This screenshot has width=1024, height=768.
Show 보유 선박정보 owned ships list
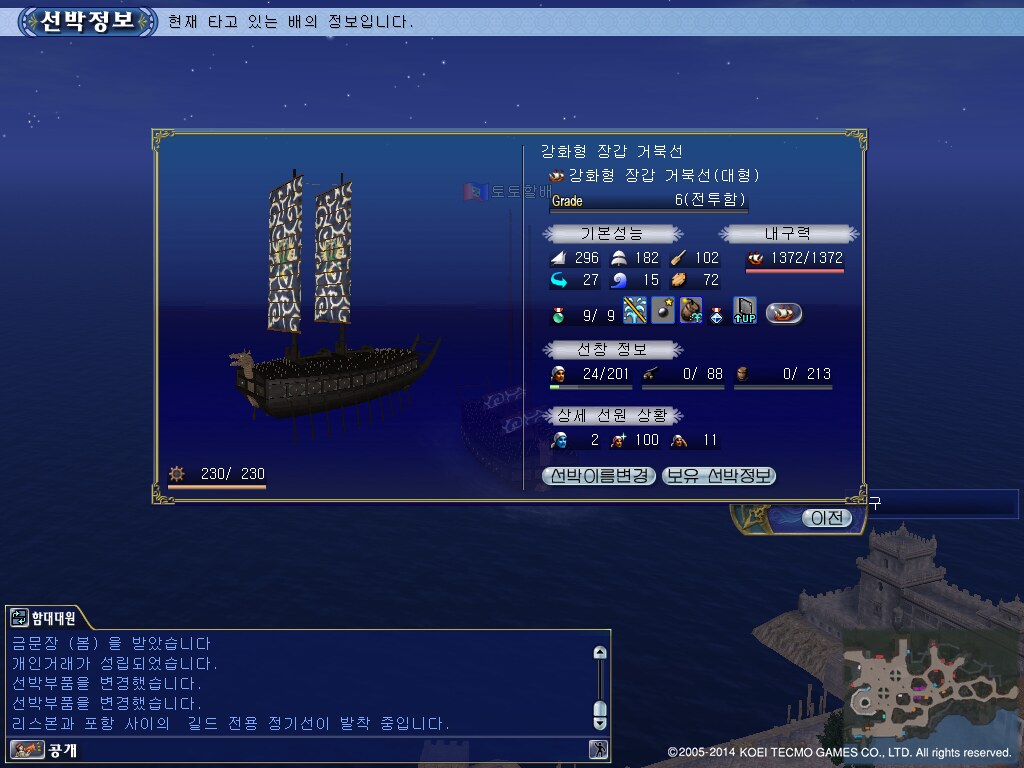(x=719, y=476)
